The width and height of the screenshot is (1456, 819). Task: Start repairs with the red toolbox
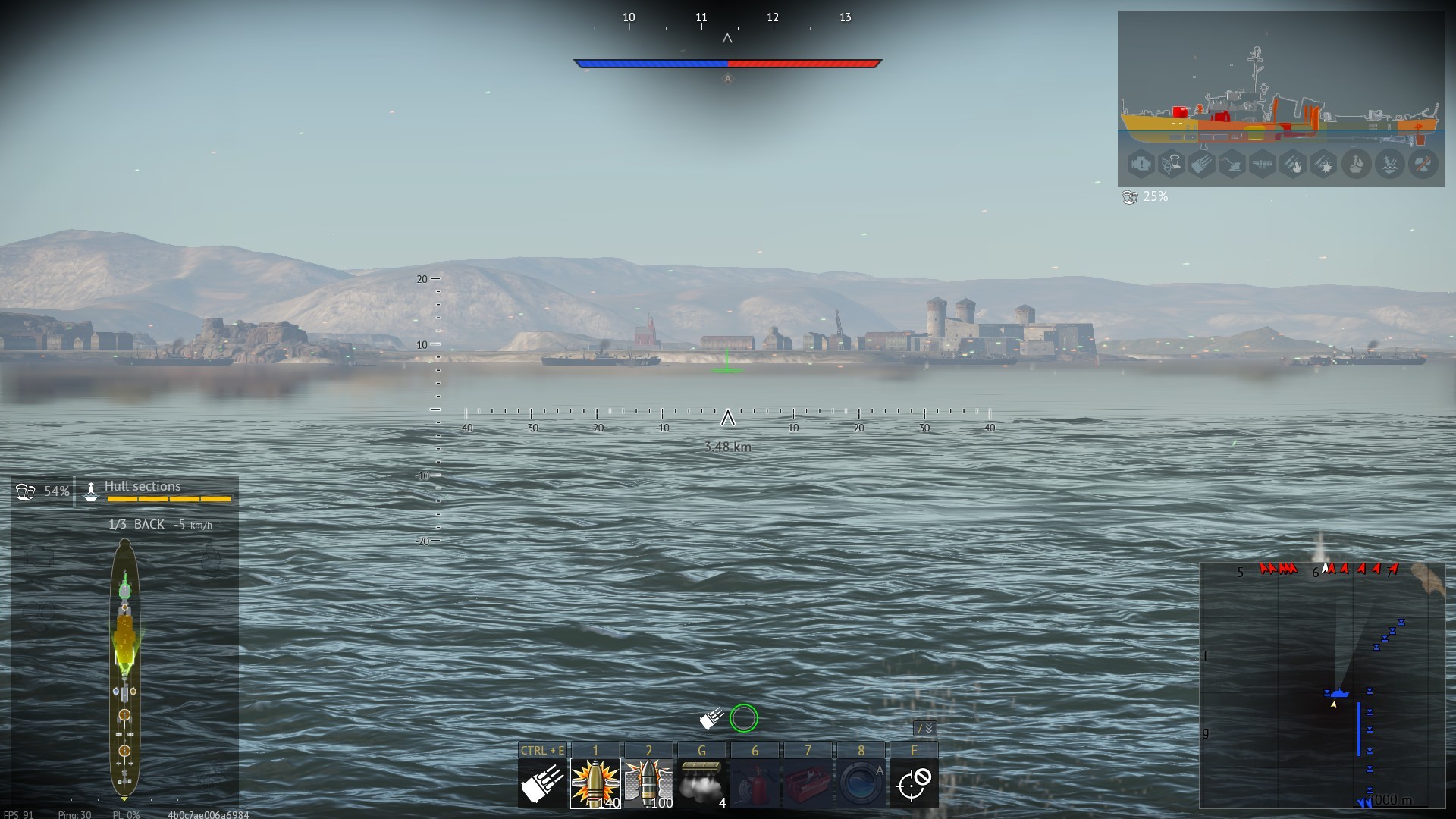(808, 783)
